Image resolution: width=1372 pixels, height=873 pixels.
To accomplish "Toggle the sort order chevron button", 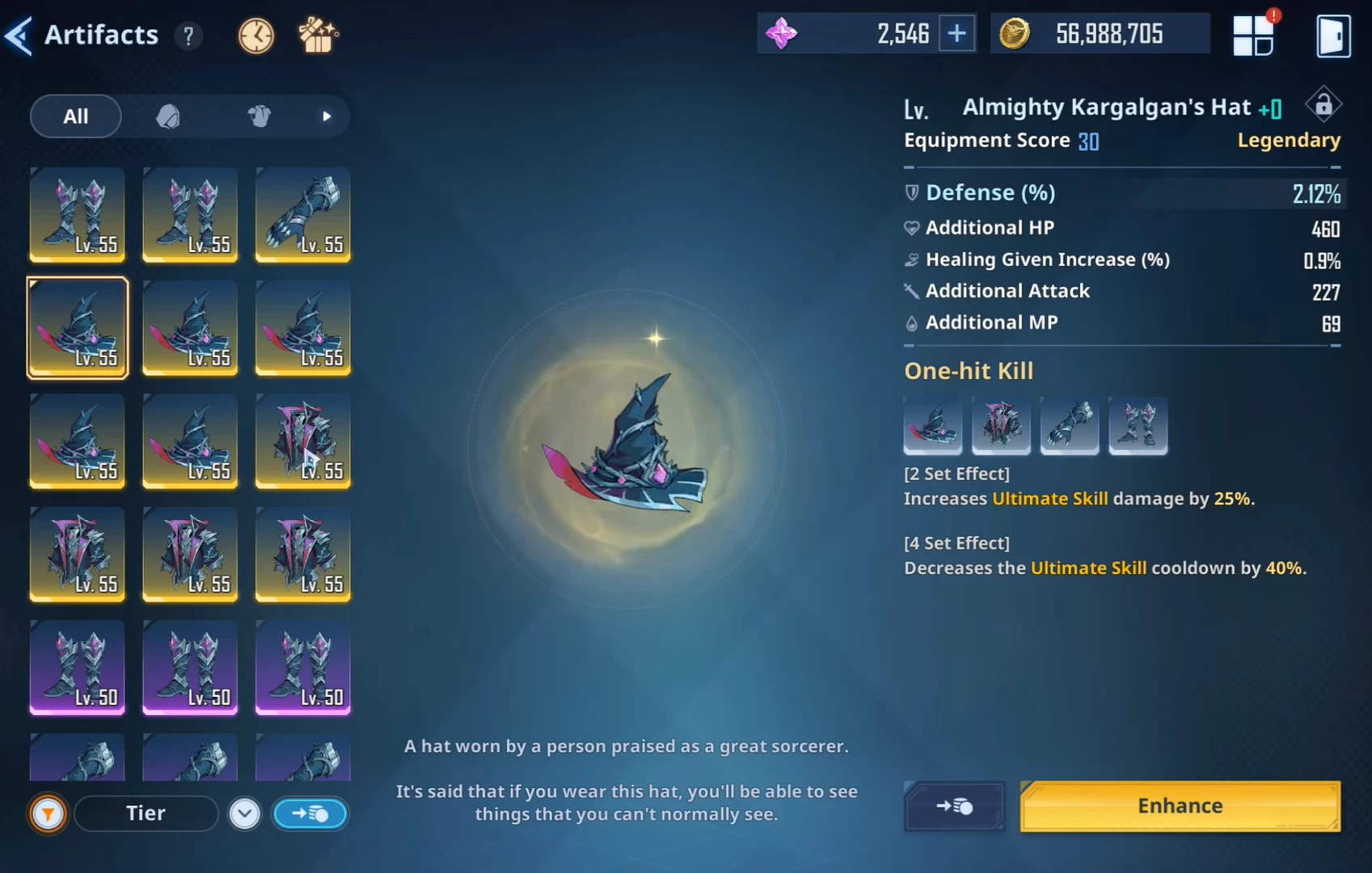I will tap(244, 814).
